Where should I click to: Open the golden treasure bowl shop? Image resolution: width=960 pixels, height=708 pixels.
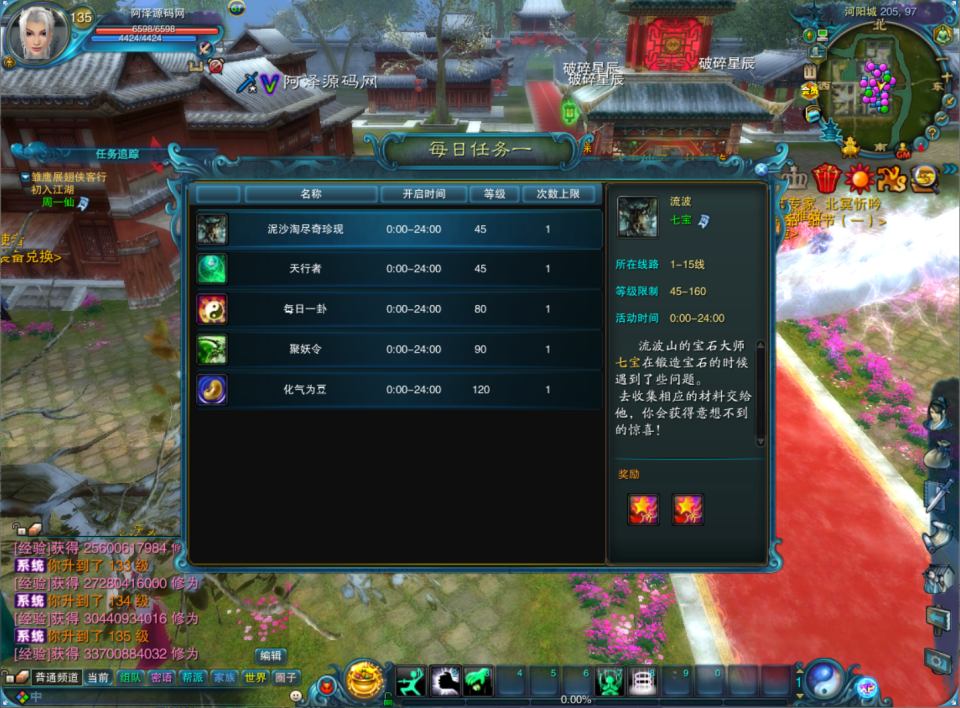(x=365, y=680)
